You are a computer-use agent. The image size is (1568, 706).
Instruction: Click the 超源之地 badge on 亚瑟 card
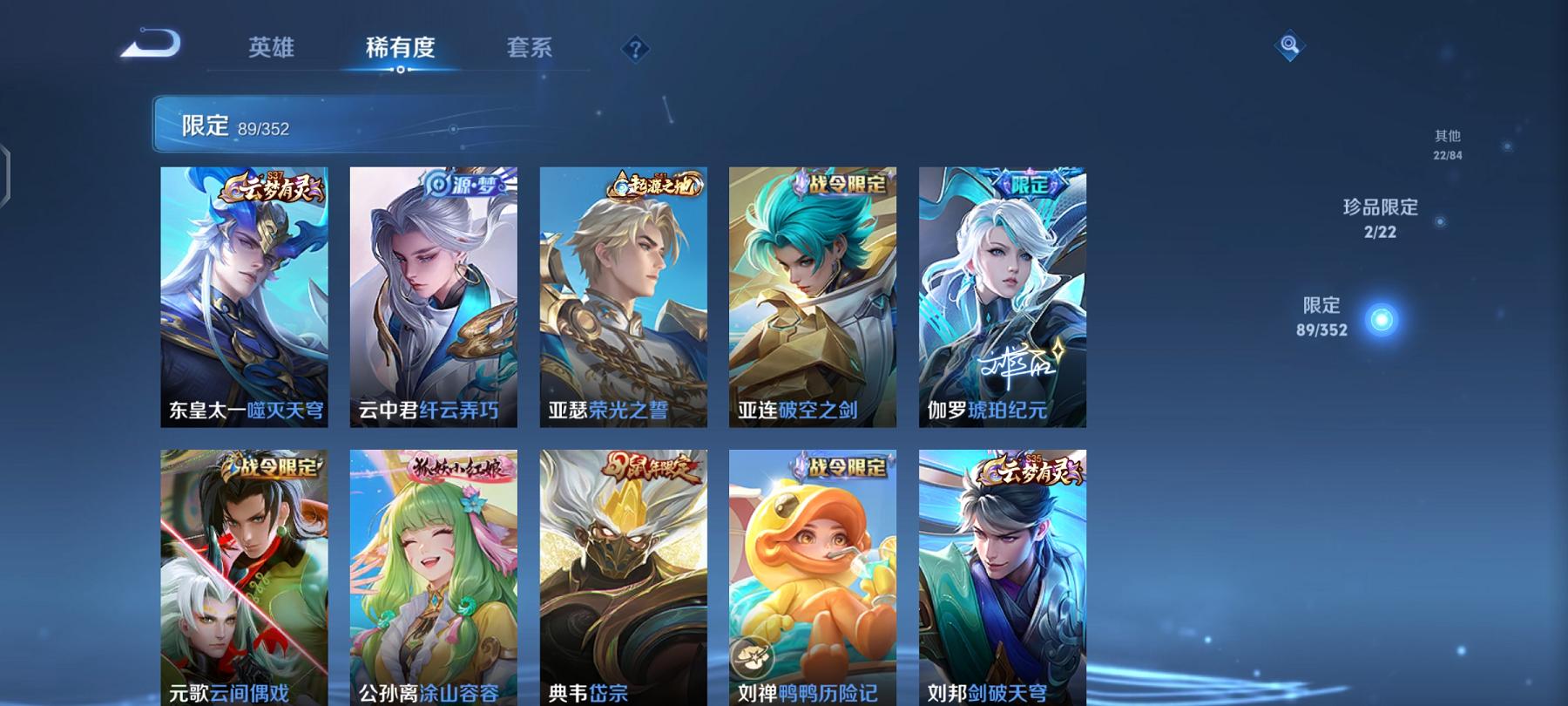tap(655, 182)
